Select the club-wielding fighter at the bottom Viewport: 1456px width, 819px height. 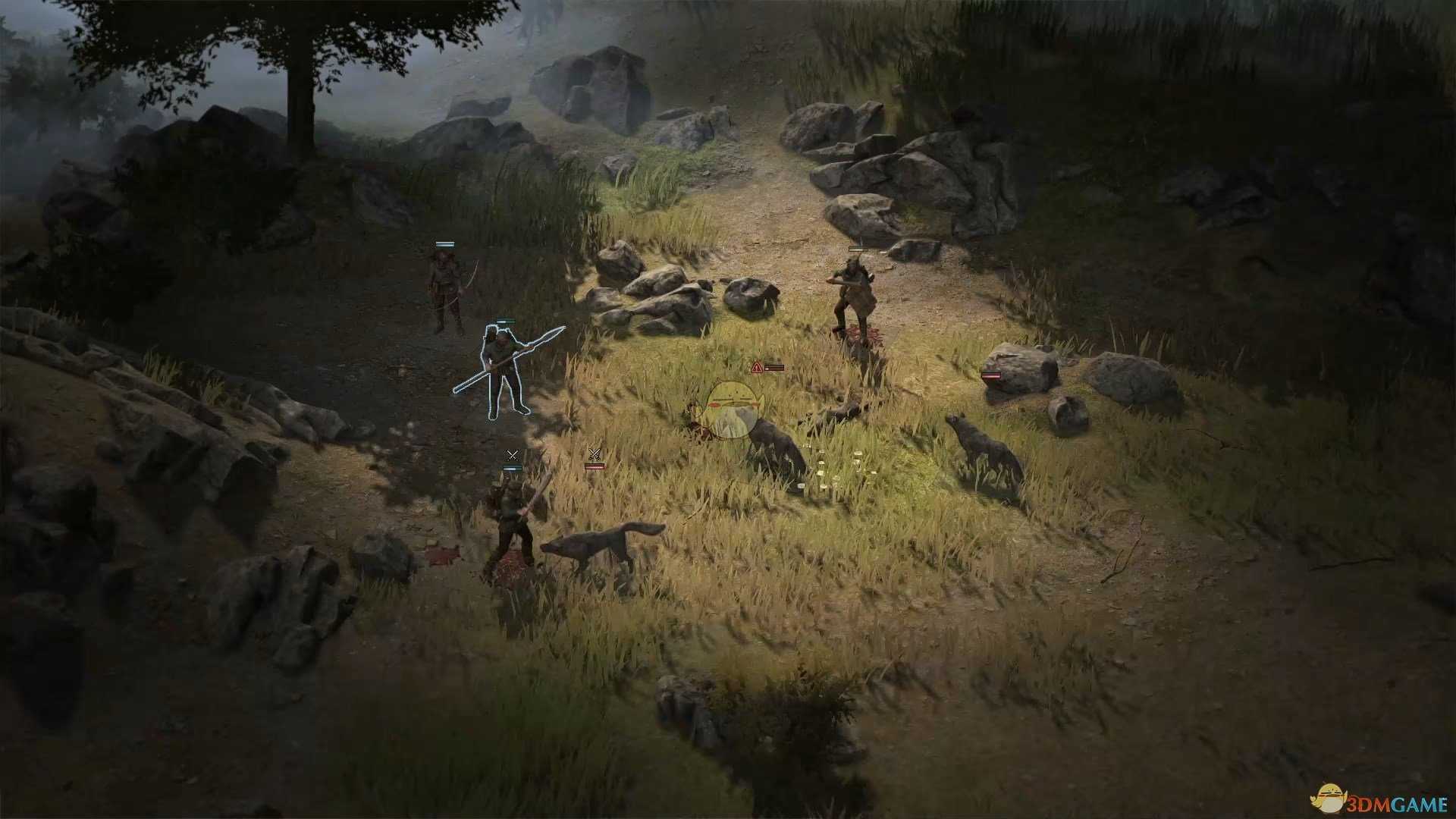(x=512, y=523)
